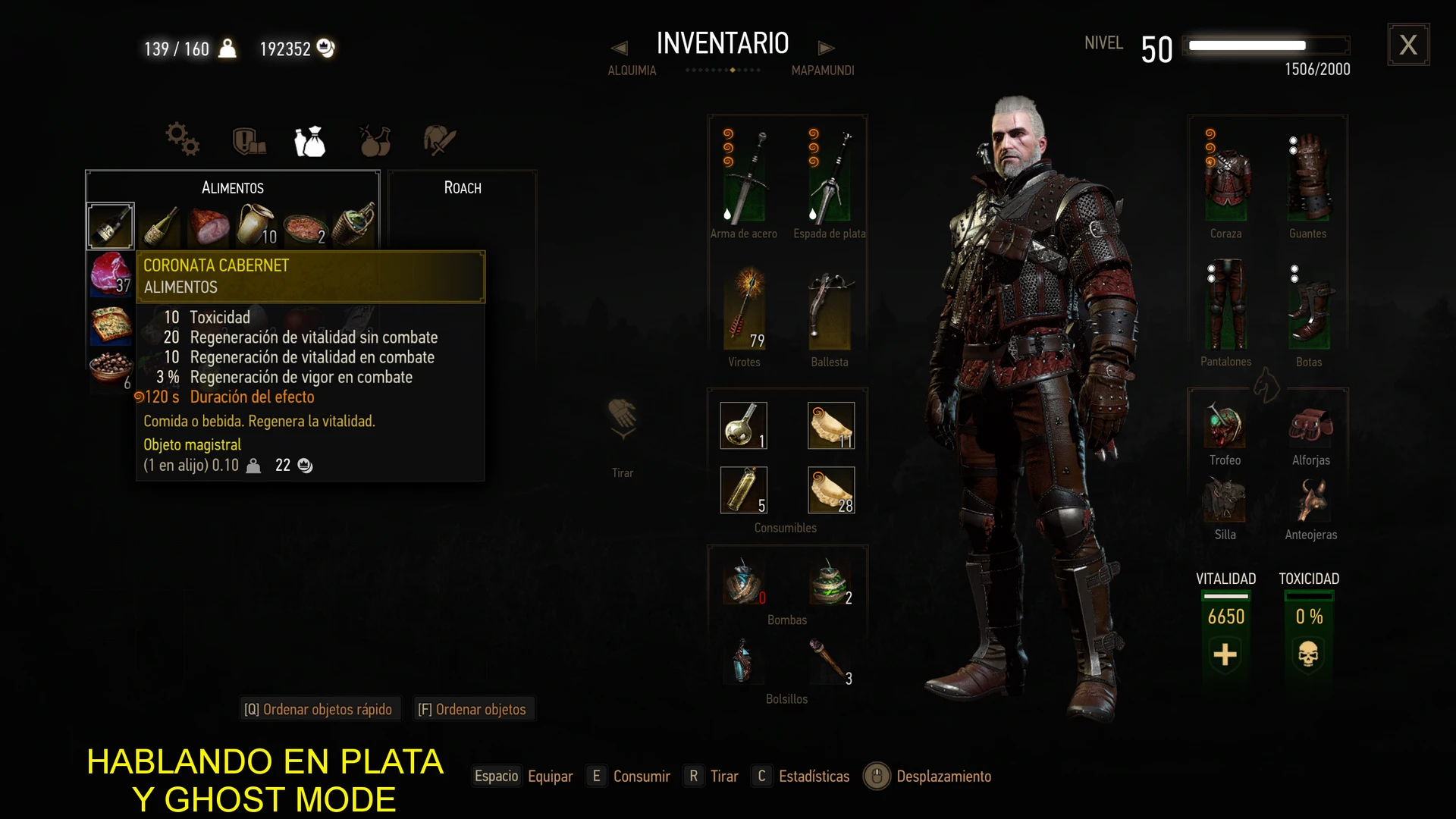Select the Alforjas saddlebags slot
The height and width of the screenshot is (819, 1456).
click(x=1310, y=426)
